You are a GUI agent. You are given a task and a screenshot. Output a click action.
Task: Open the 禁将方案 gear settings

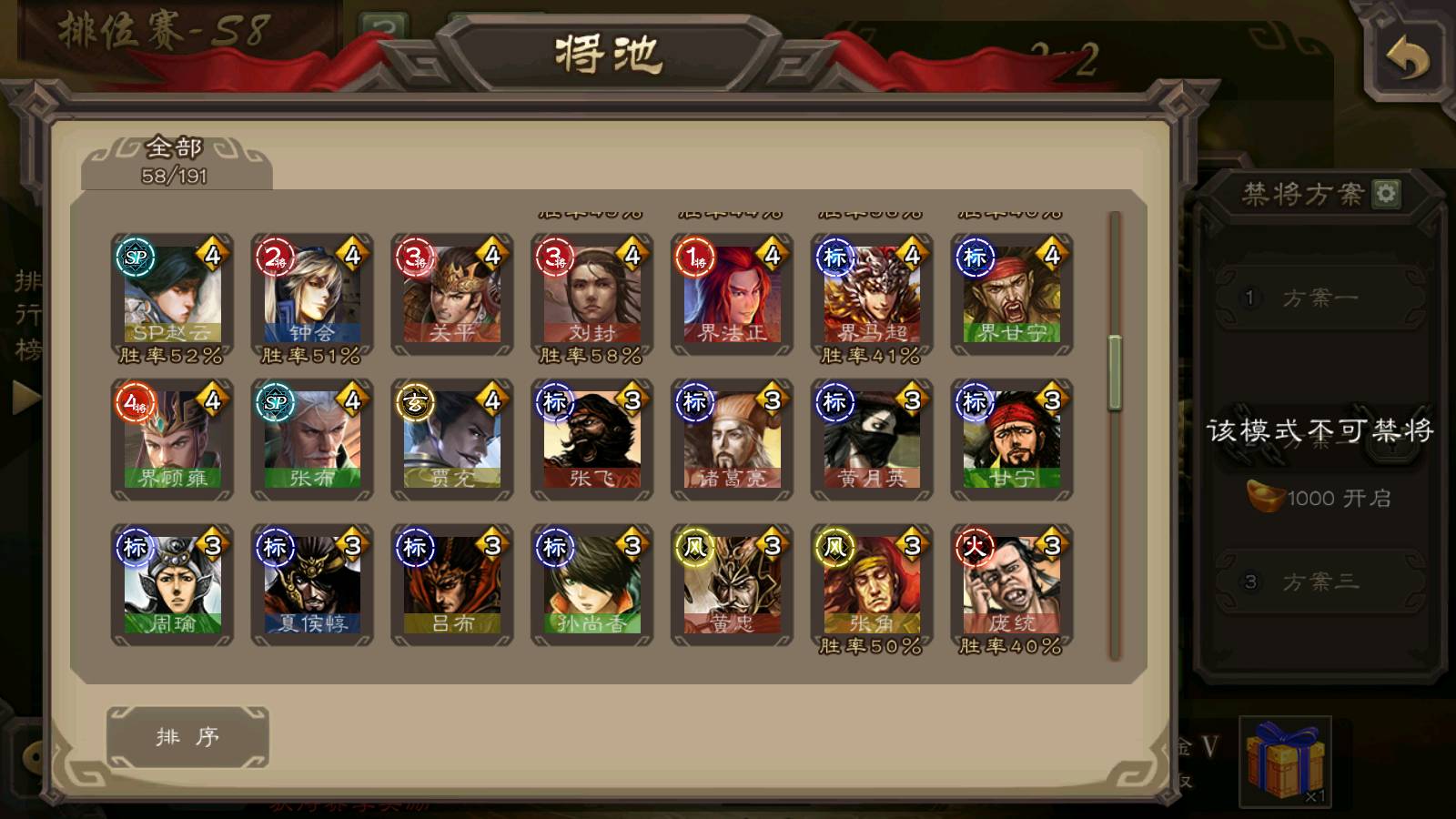click(x=1386, y=194)
